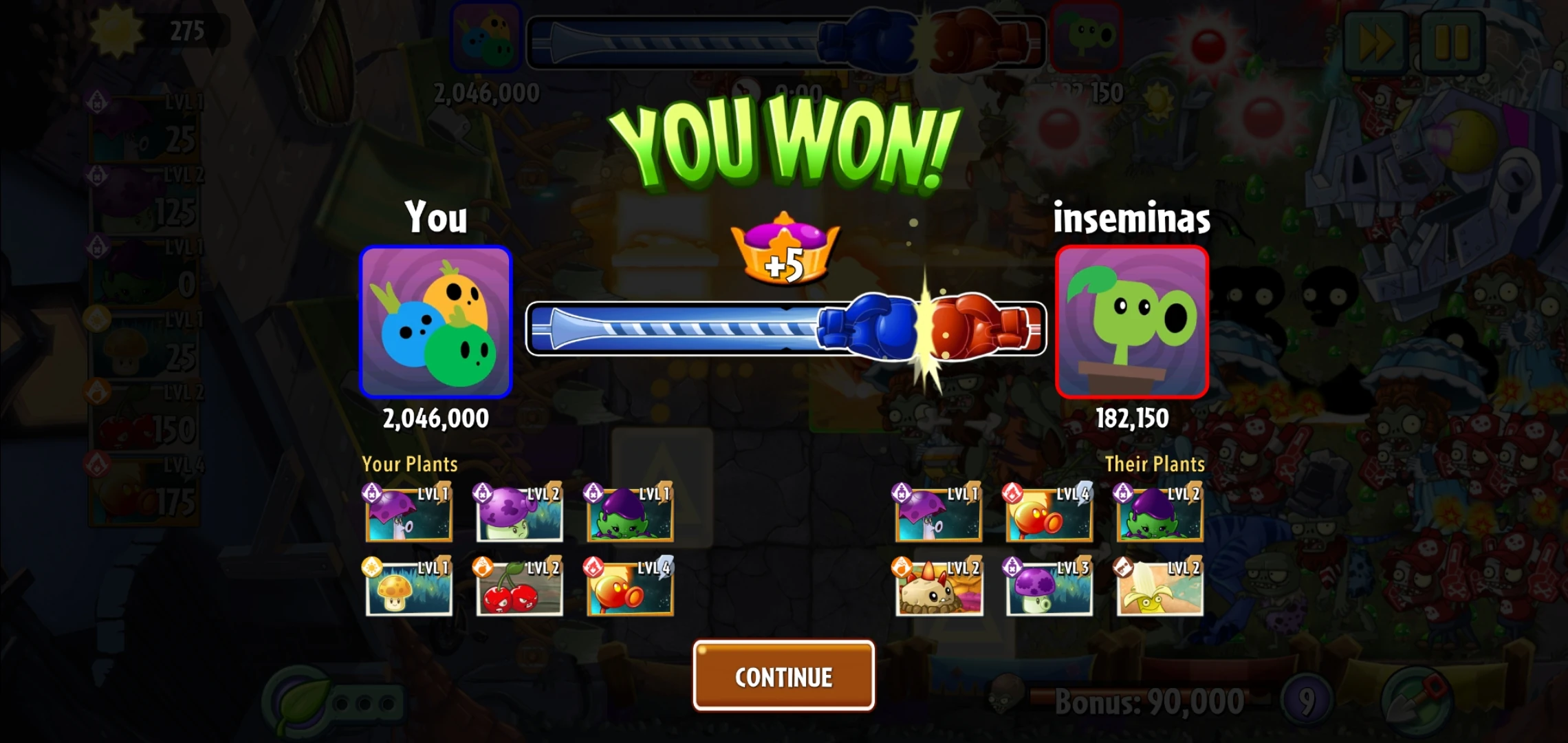Image resolution: width=1568 pixels, height=743 pixels.
Task: Open the opponent's purple mushroom LVL 3 card
Action: coord(1049,590)
